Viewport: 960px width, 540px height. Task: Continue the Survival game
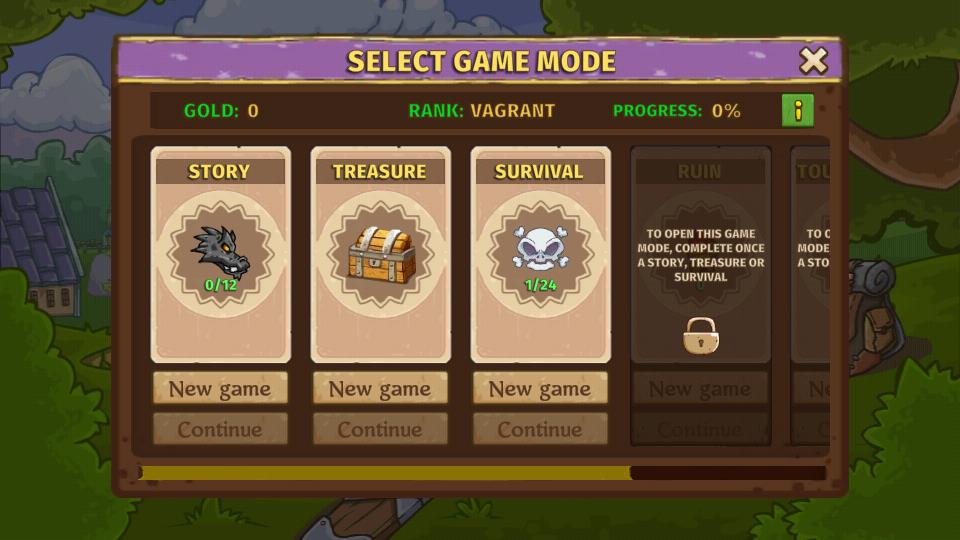tap(540, 429)
